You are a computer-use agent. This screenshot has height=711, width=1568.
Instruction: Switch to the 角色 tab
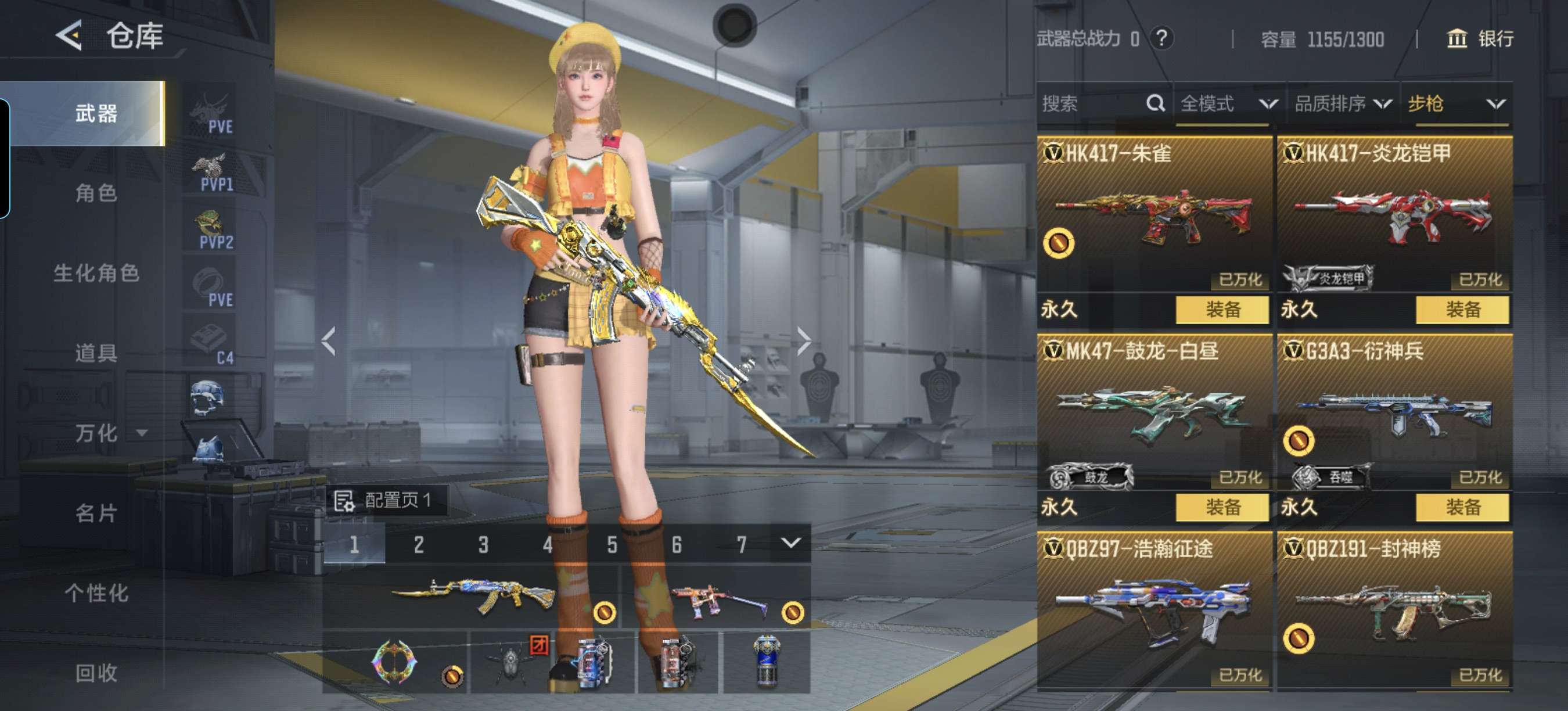click(x=96, y=193)
